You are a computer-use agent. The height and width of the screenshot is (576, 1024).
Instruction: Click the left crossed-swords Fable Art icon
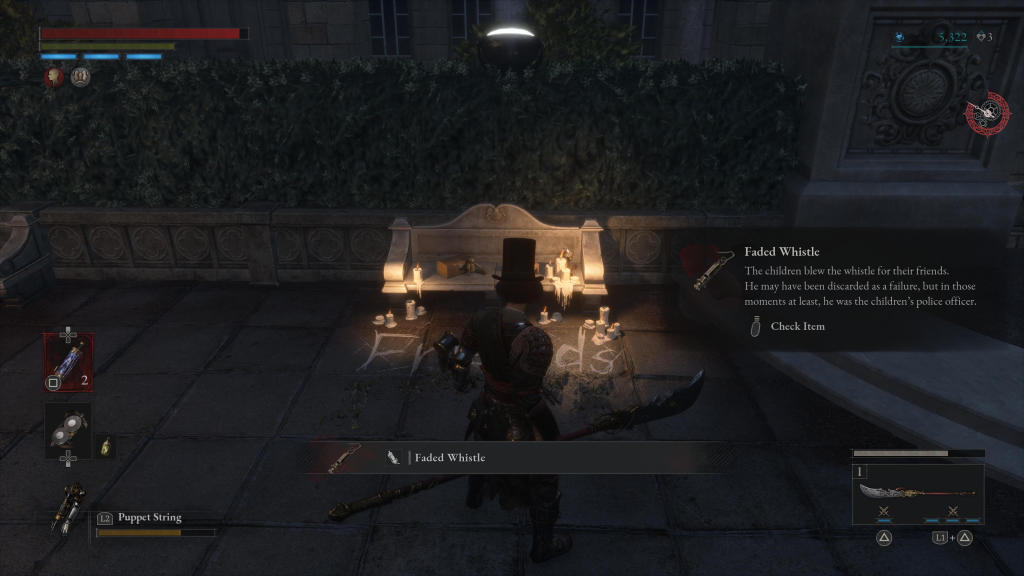[x=884, y=512]
